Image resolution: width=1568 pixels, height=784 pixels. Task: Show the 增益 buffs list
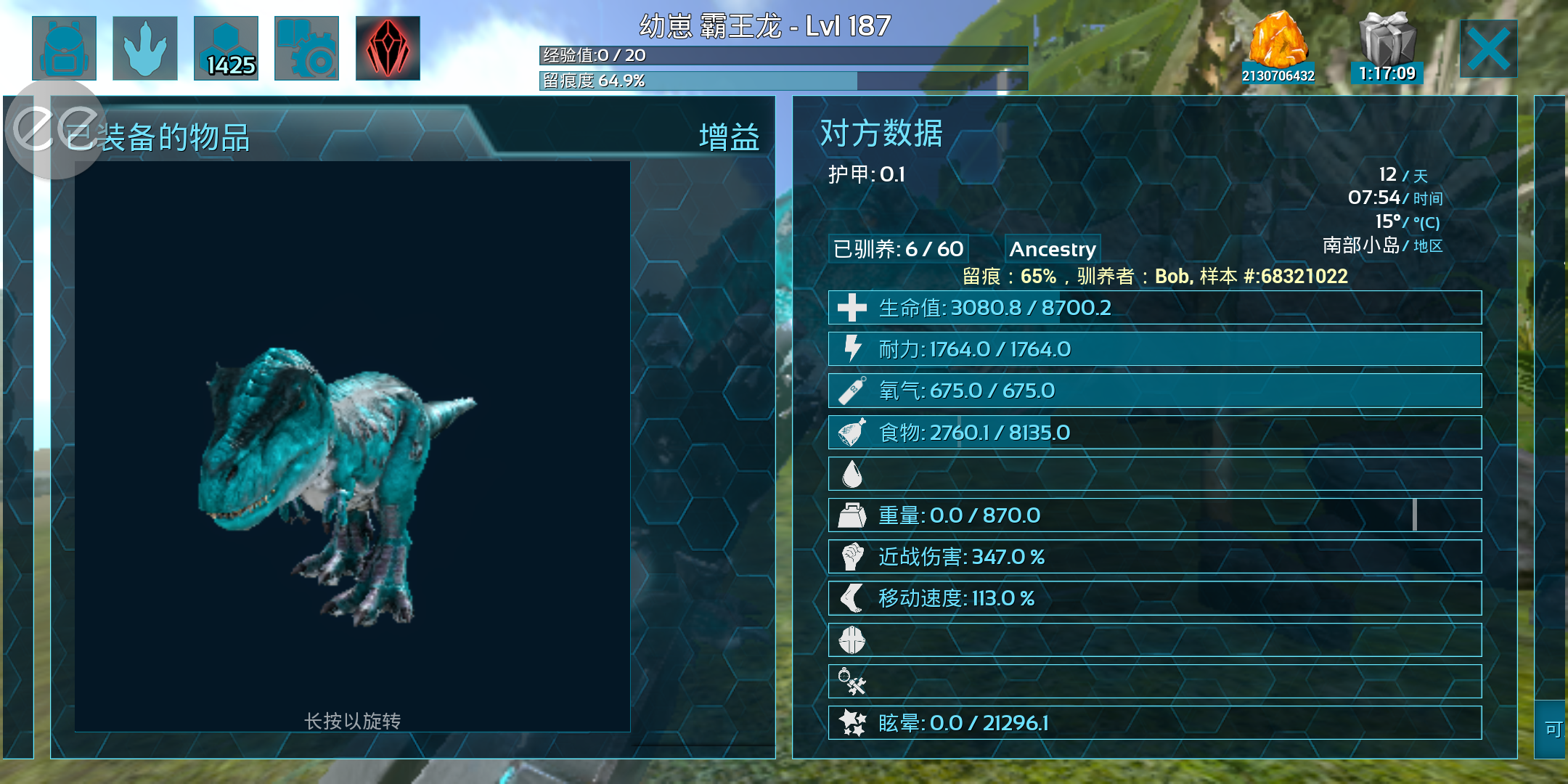[x=729, y=137]
